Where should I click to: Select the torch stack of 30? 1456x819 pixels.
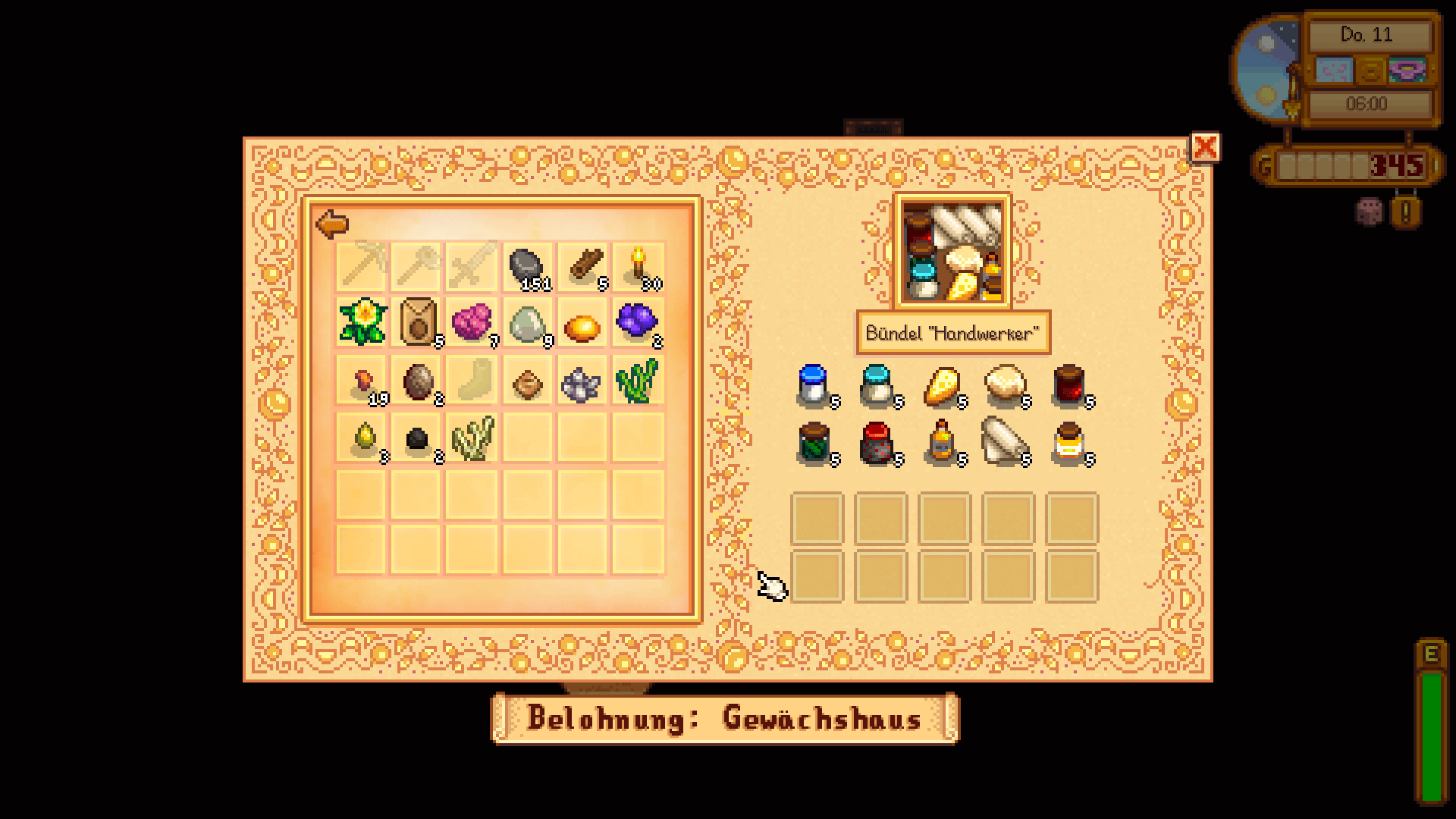tap(638, 267)
